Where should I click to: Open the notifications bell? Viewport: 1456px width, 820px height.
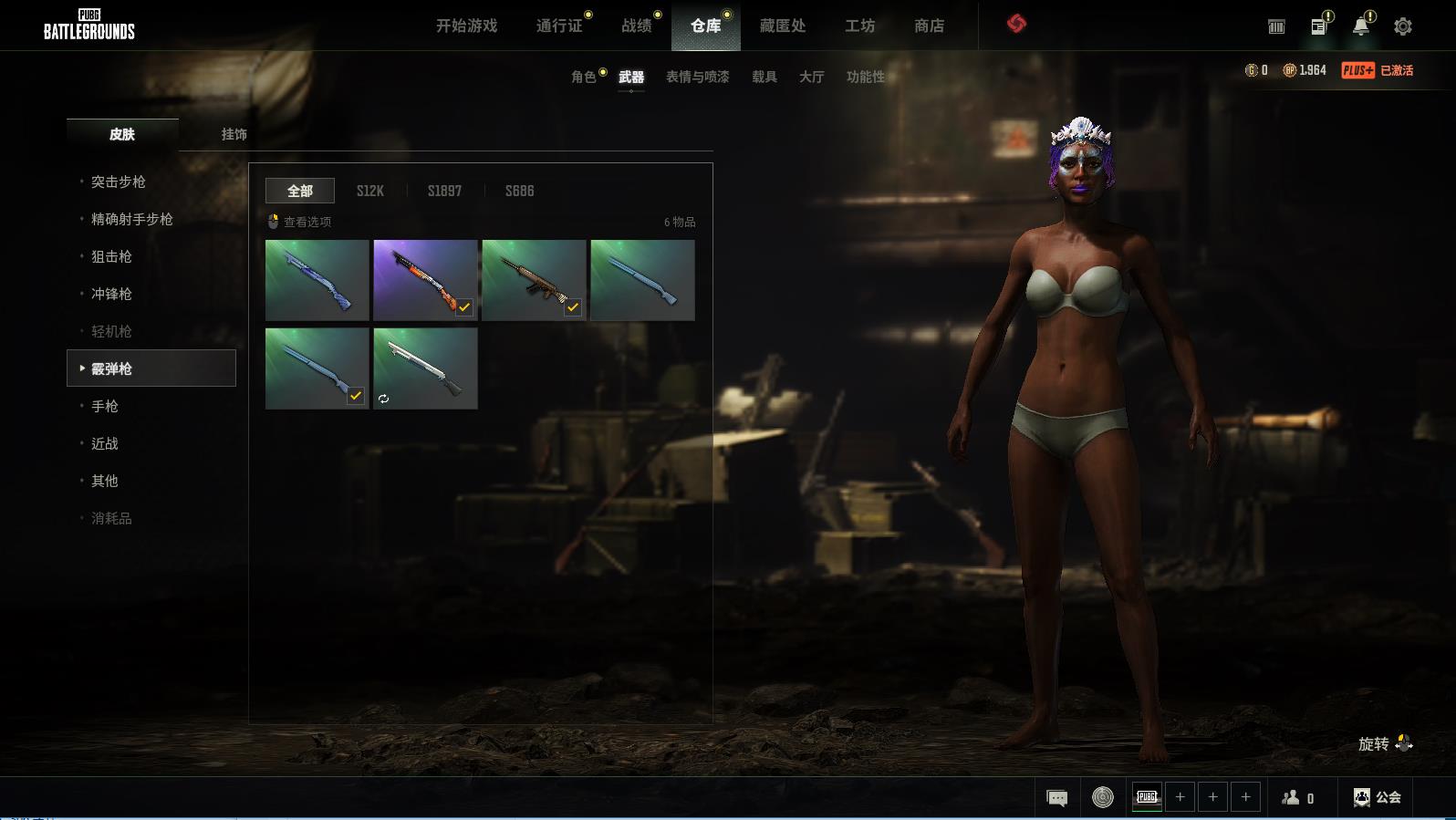[x=1360, y=26]
